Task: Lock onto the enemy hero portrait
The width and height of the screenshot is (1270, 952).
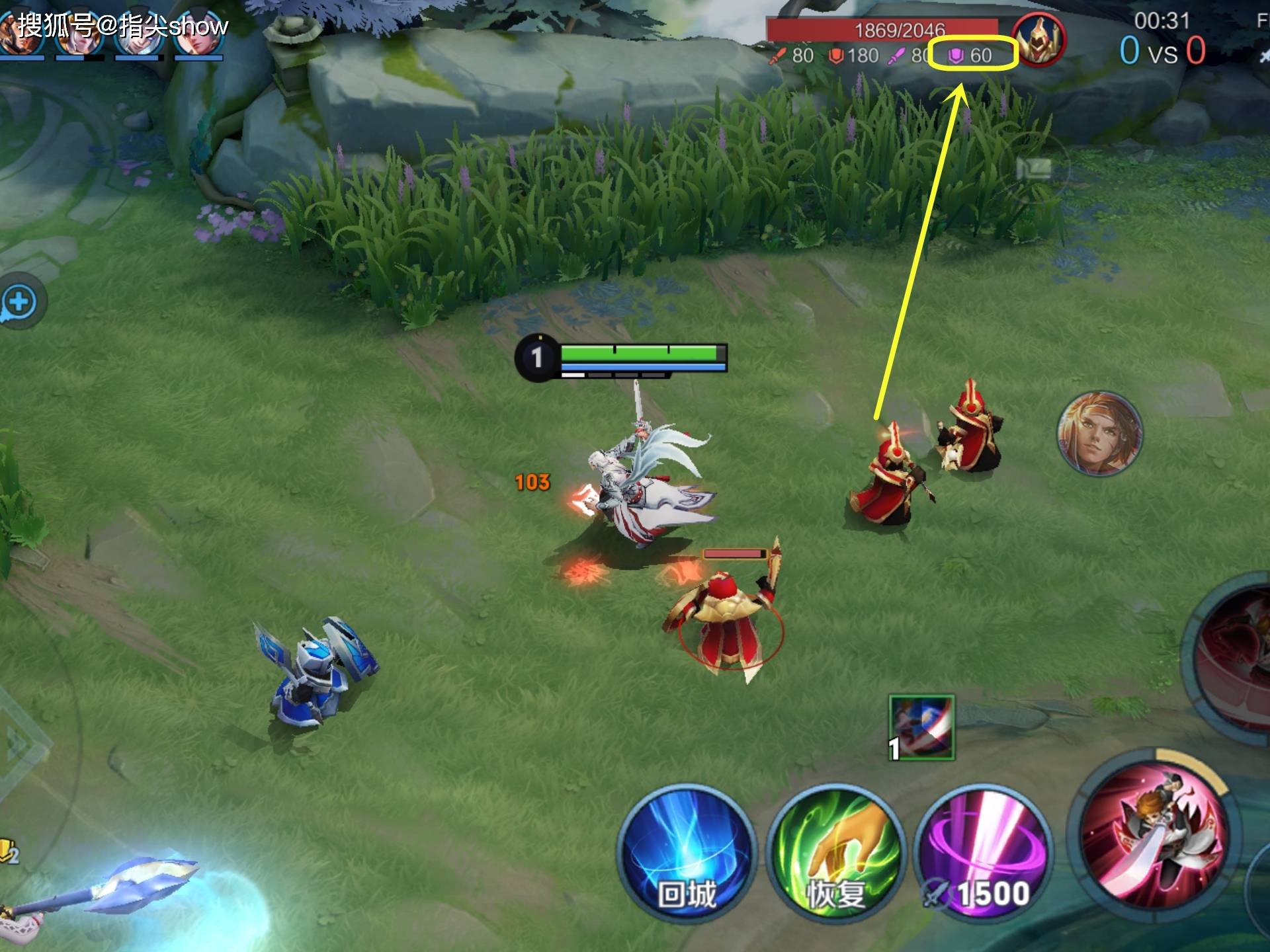Action: pyautogui.click(x=1099, y=434)
